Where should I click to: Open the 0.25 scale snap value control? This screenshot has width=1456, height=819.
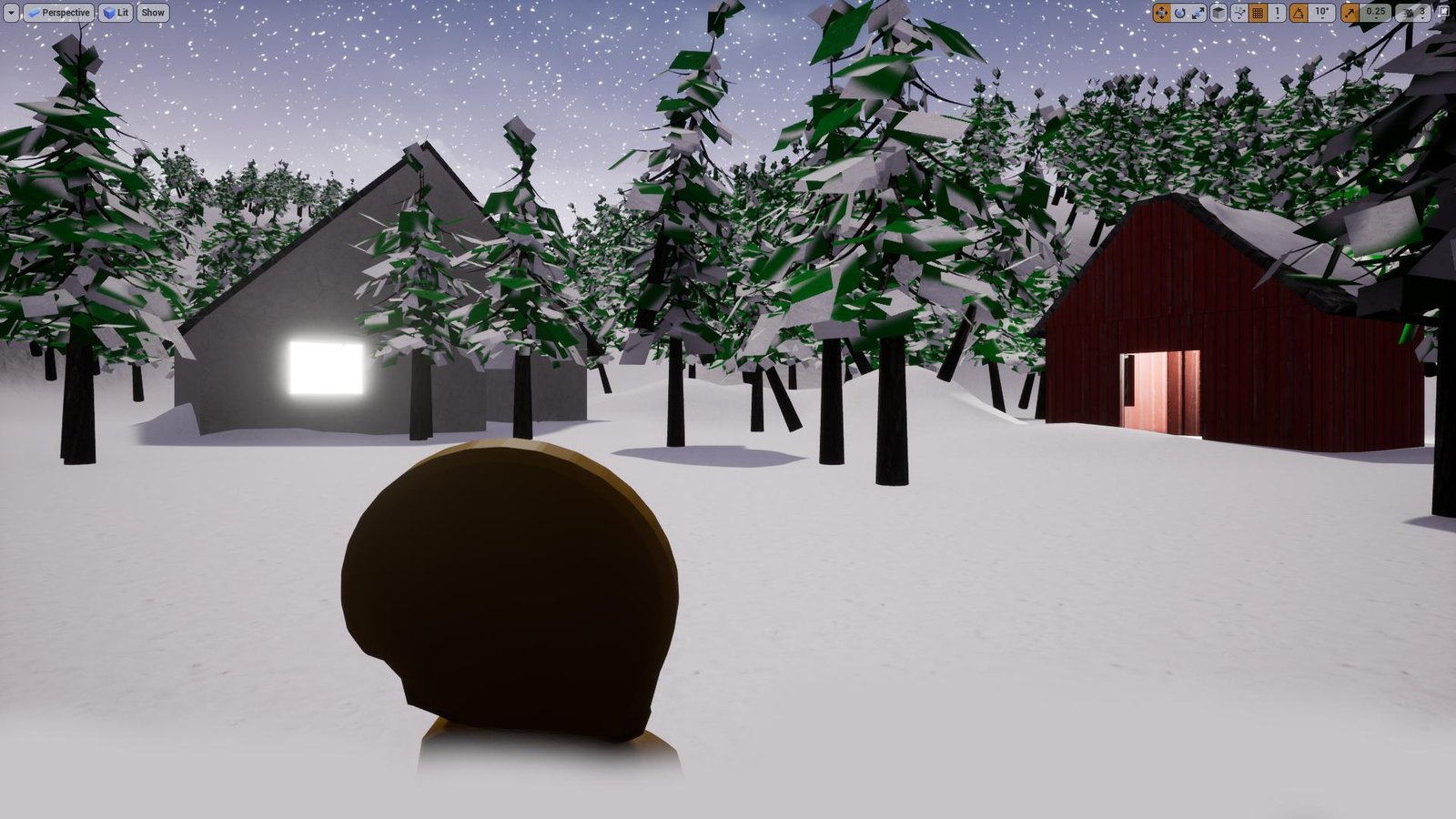1376,12
